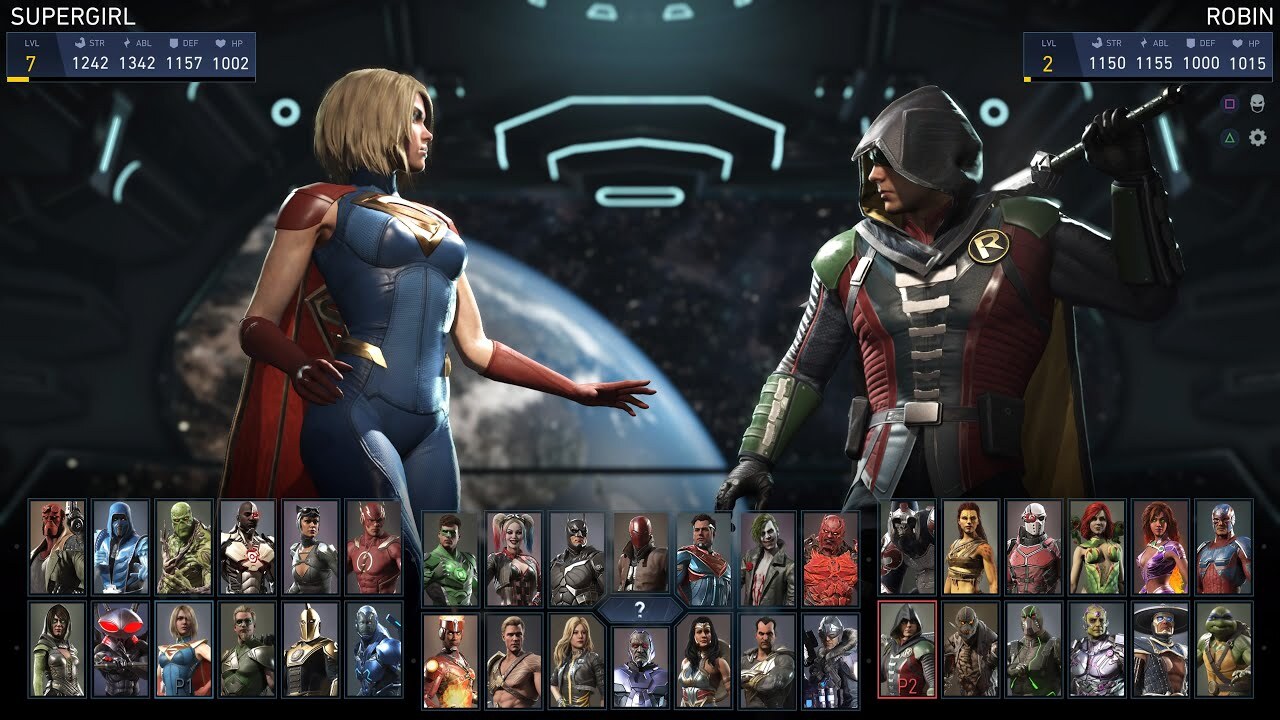Select Doctor Fate's golden helmet portrait

pos(311,649)
